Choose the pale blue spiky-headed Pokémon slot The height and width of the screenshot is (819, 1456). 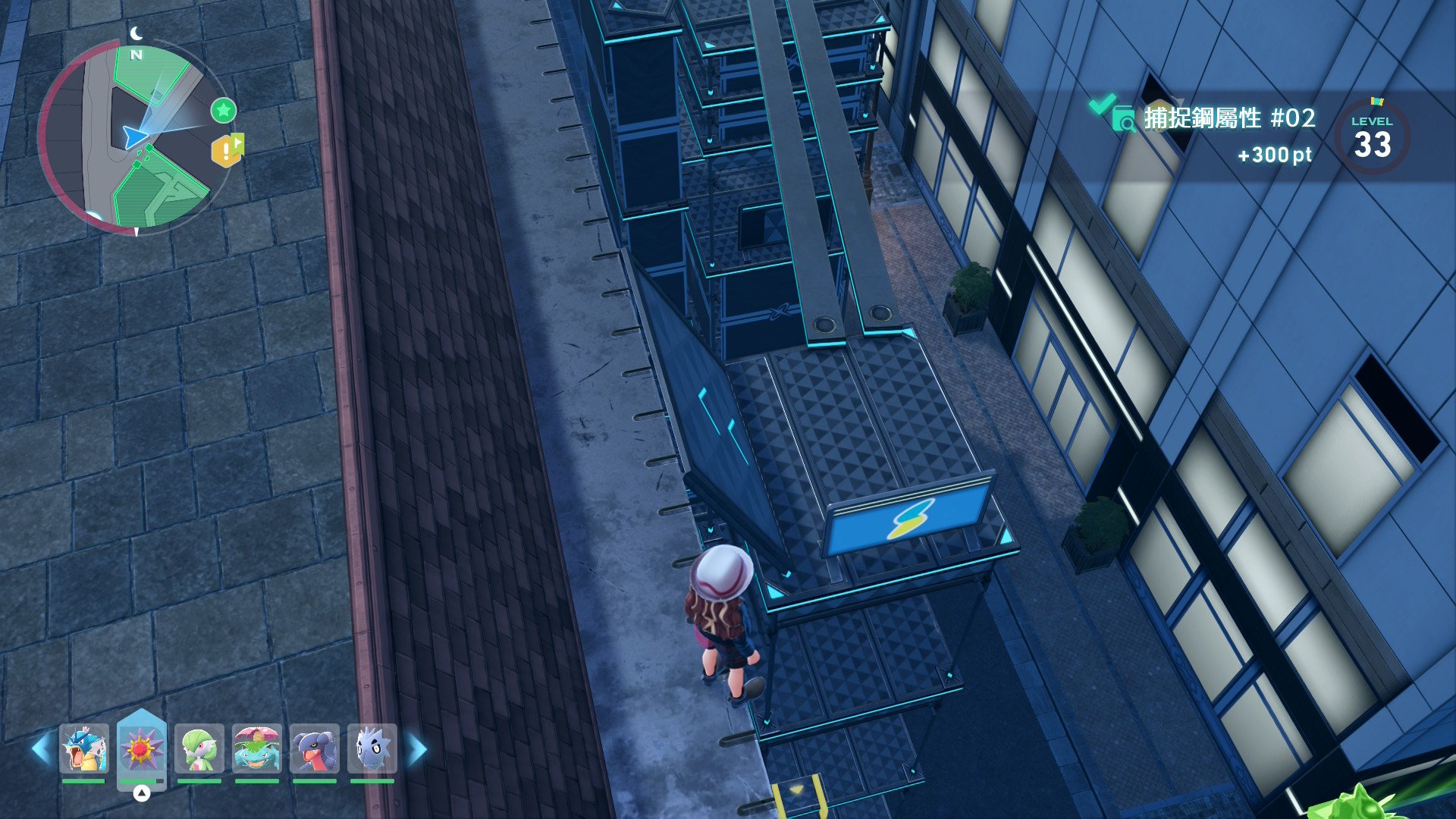point(372,748)
